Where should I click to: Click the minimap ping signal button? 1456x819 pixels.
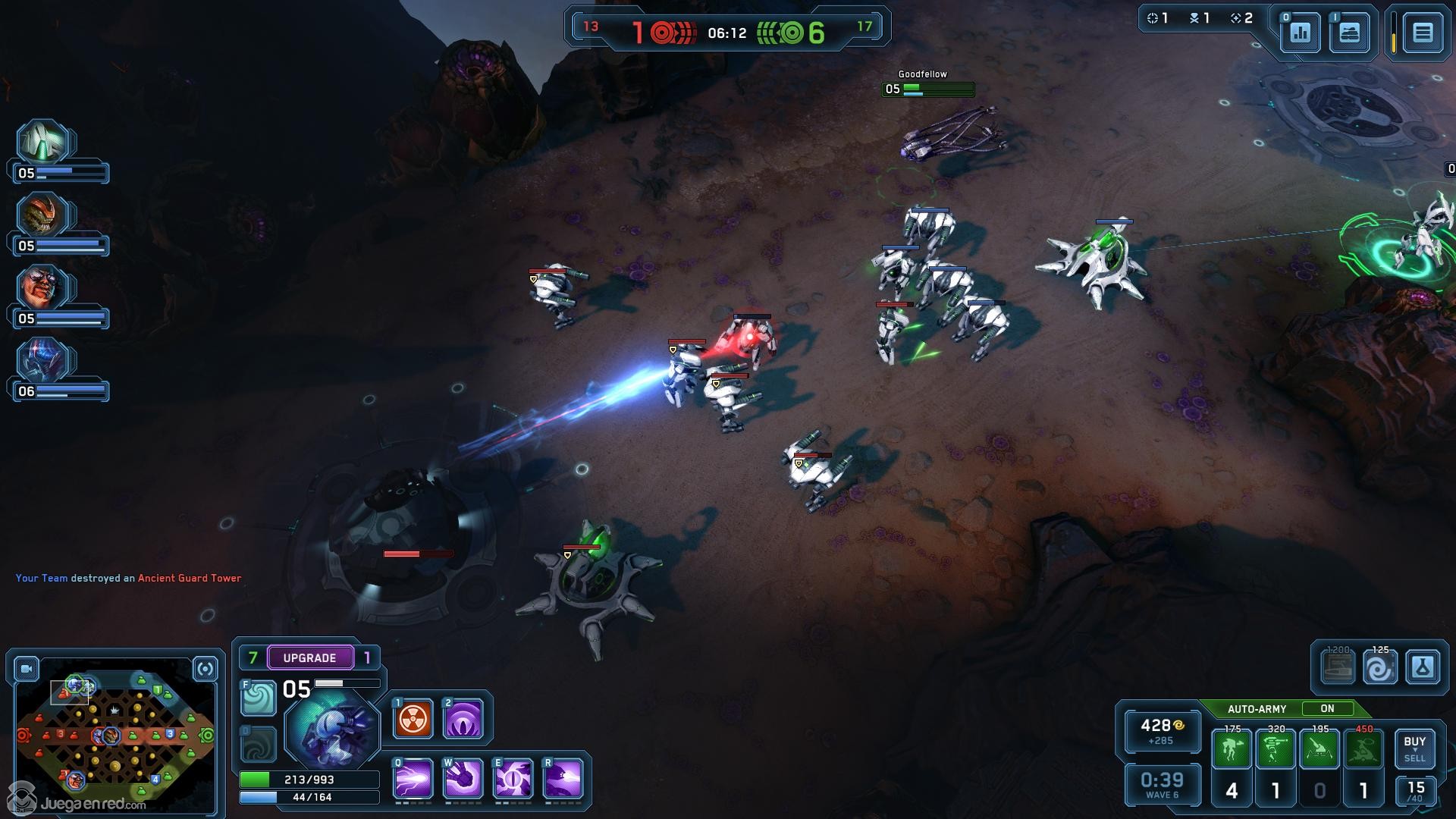[206, 669]
